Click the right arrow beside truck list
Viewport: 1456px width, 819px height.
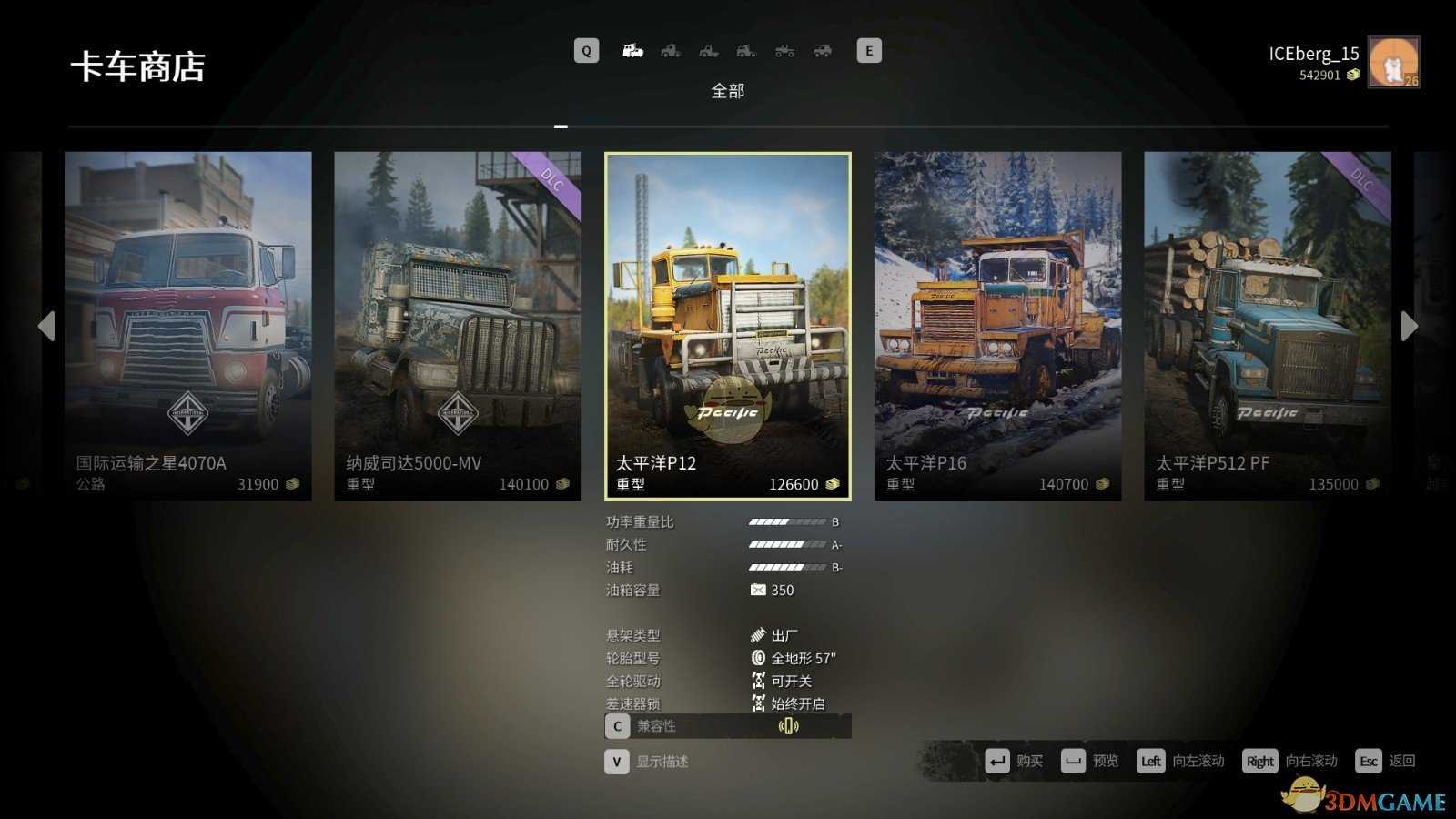click(x=1409, y=326)
